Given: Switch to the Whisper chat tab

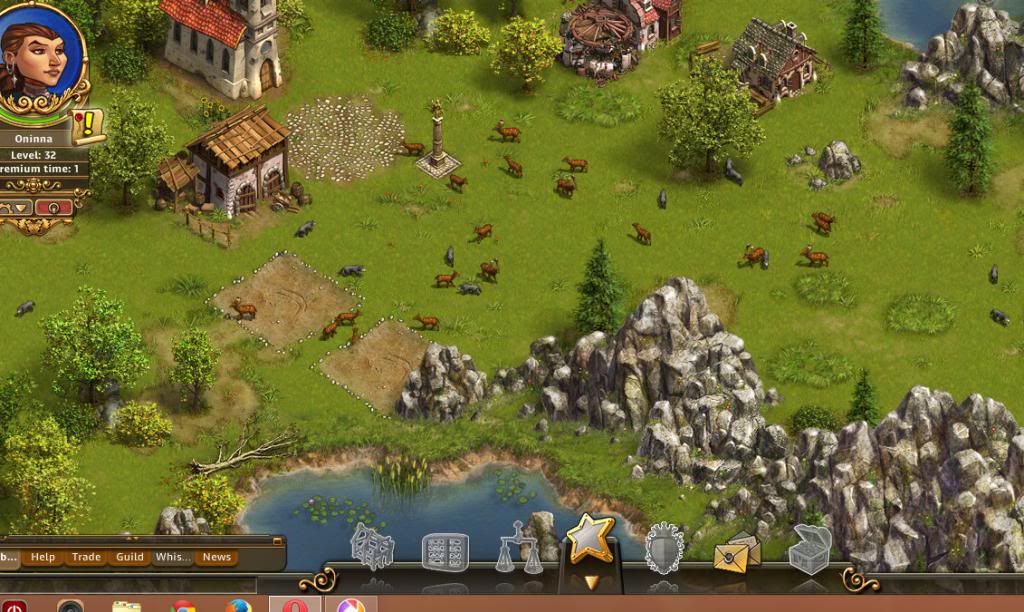Looking at the screenshot, I should pos(173,557).
